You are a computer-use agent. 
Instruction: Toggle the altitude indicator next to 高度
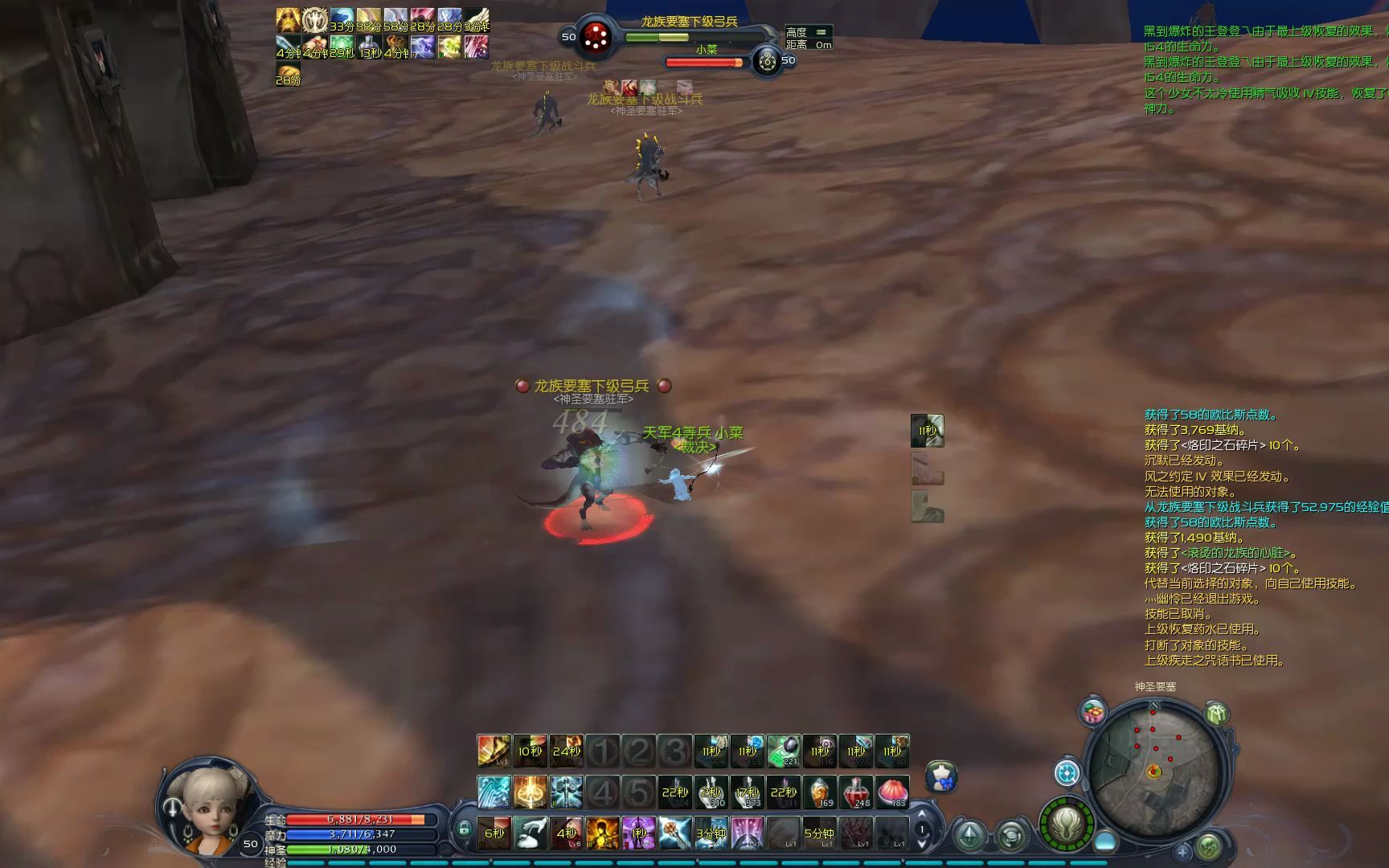821,34
